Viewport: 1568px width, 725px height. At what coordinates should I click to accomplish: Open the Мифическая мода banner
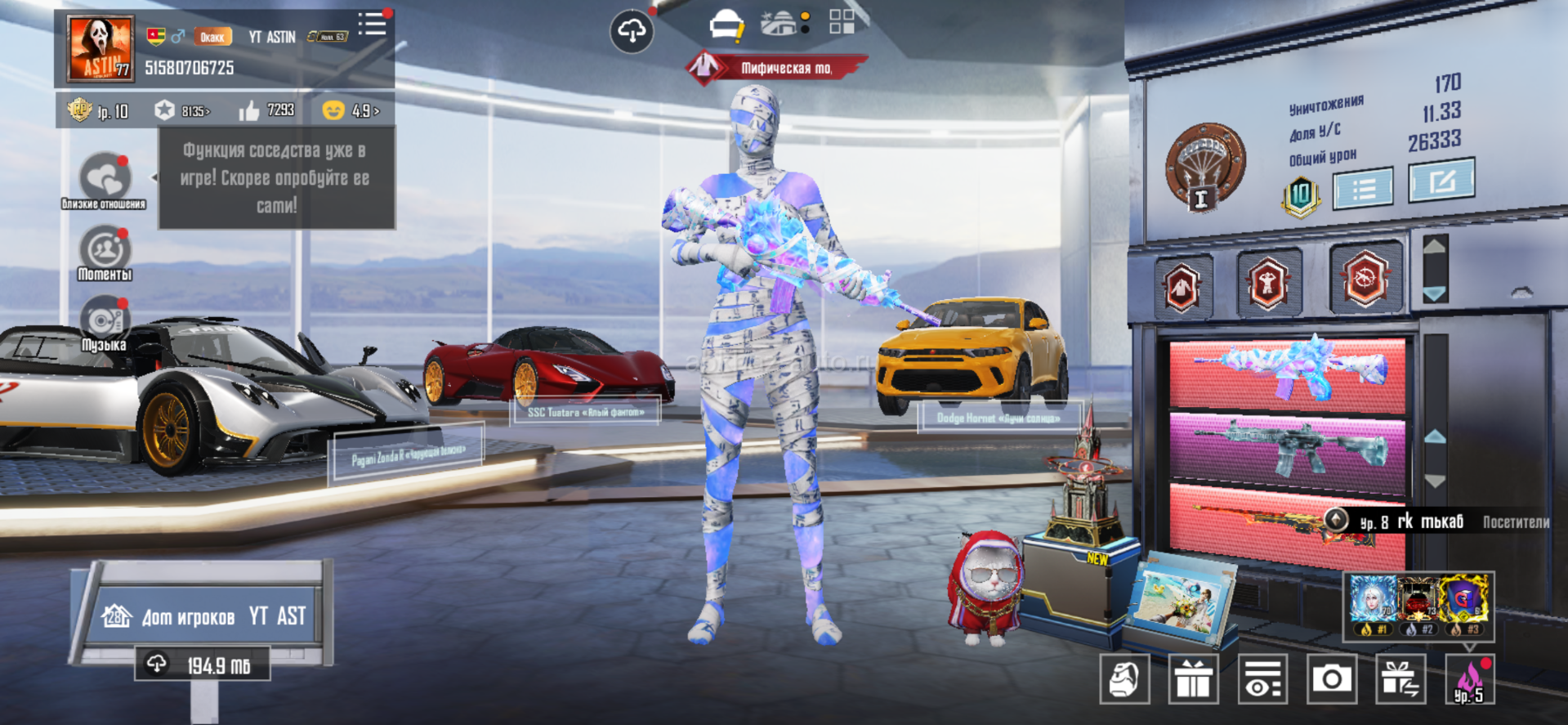click(x=775, y=68)
